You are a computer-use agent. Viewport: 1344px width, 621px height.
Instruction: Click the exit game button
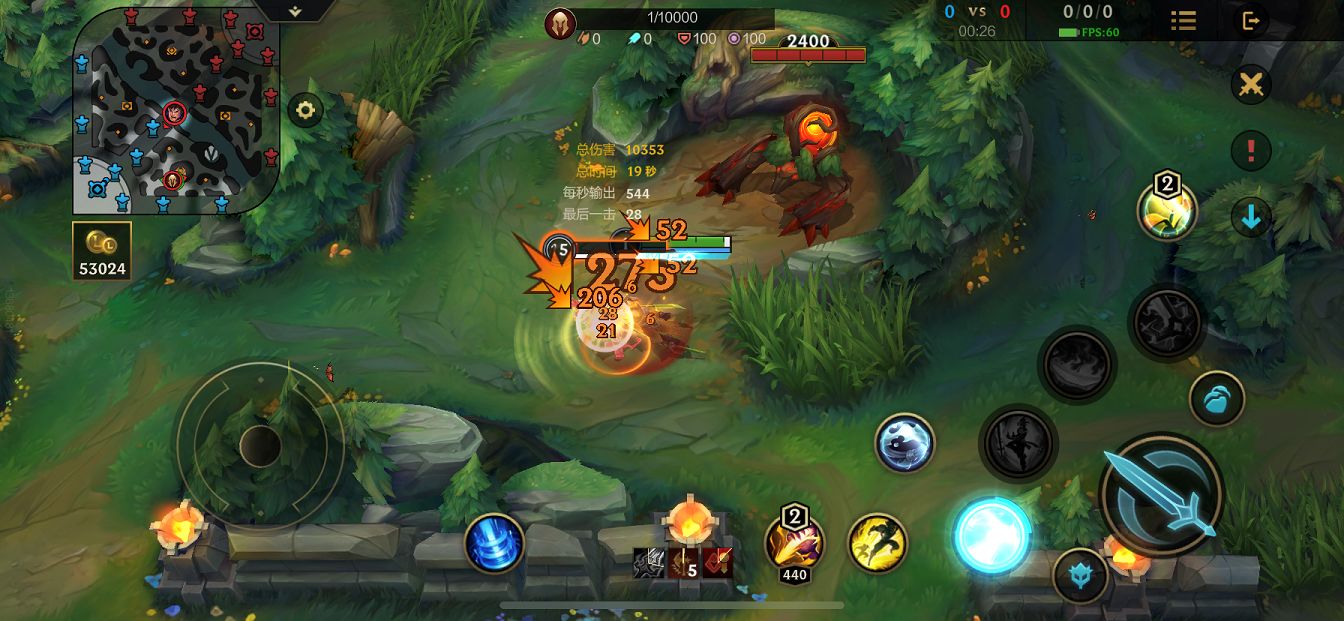1250,20
